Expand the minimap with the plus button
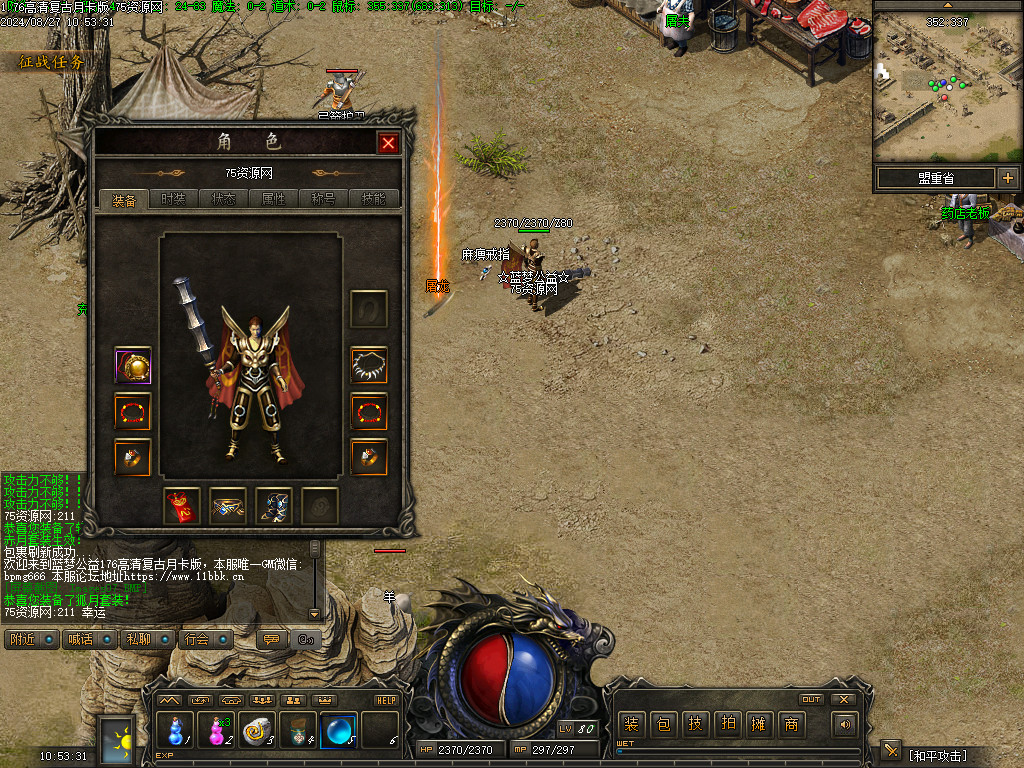This screenshot has height=768, width=1024. point(1007,178)
